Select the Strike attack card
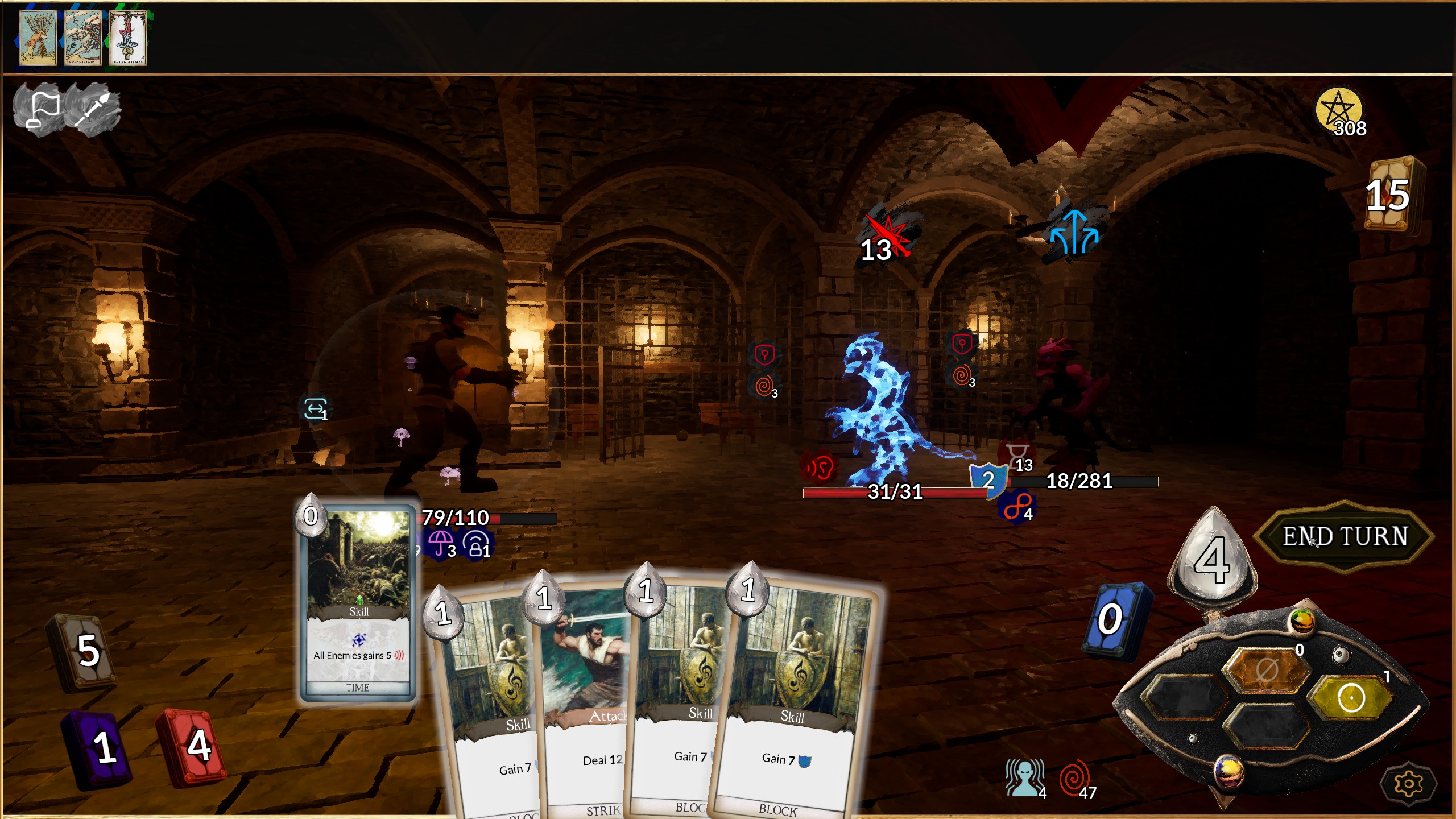Viewport: 1456px width, 819px height. (586, 711)
